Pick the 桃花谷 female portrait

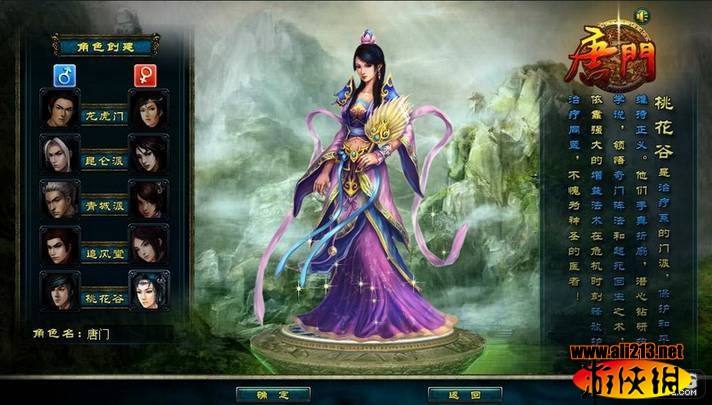pyautogui.click(x=149, y=289)
